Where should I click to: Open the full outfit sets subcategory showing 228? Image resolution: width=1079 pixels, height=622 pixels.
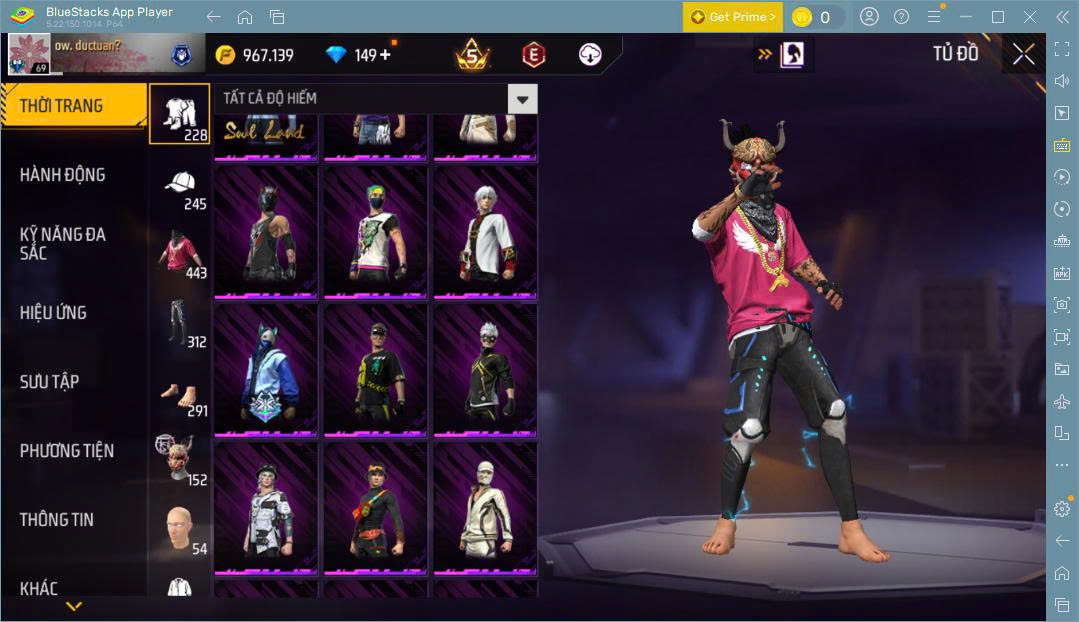point(180,115)
